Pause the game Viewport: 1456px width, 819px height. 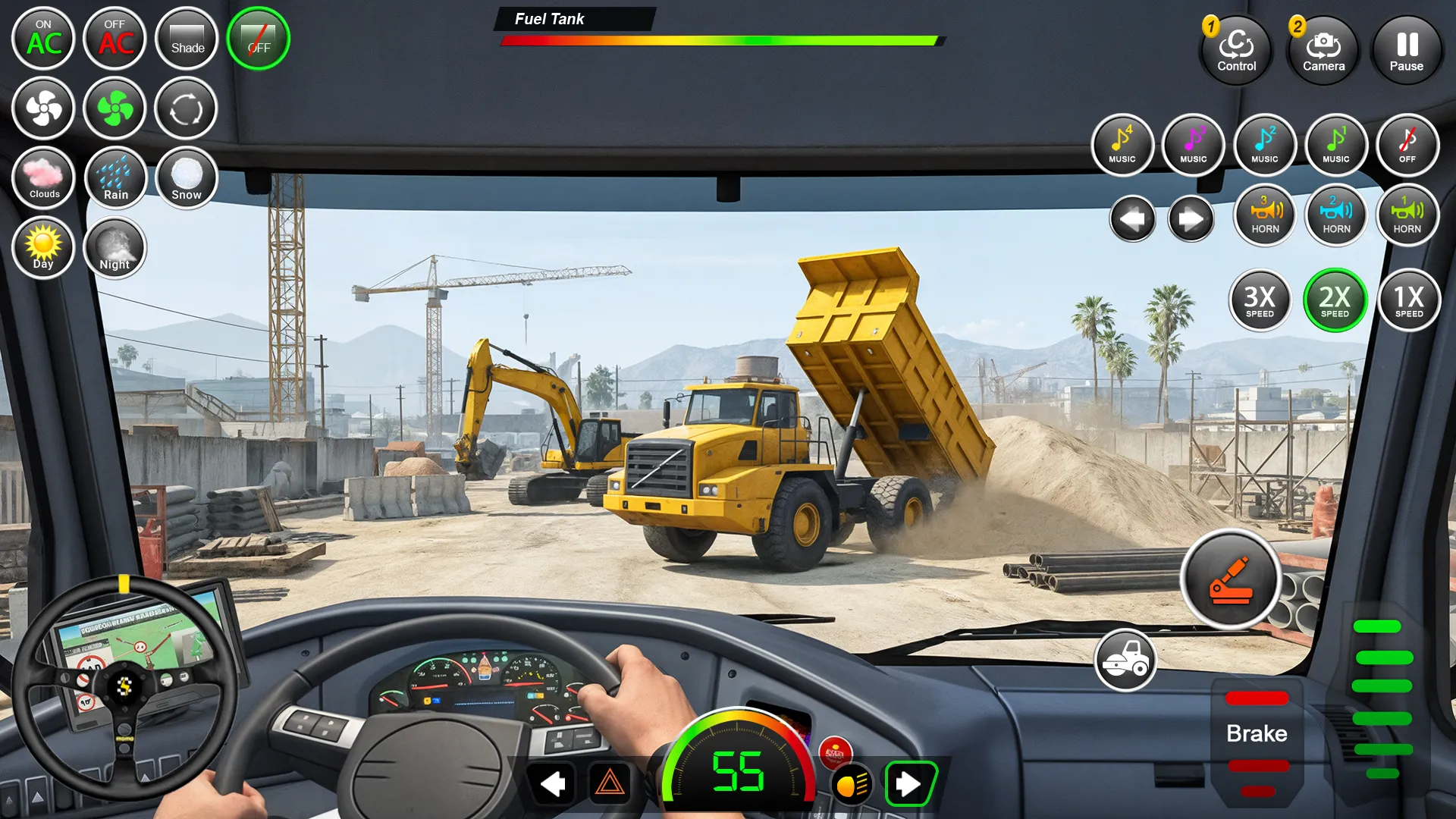click(x=1407, y=51)
